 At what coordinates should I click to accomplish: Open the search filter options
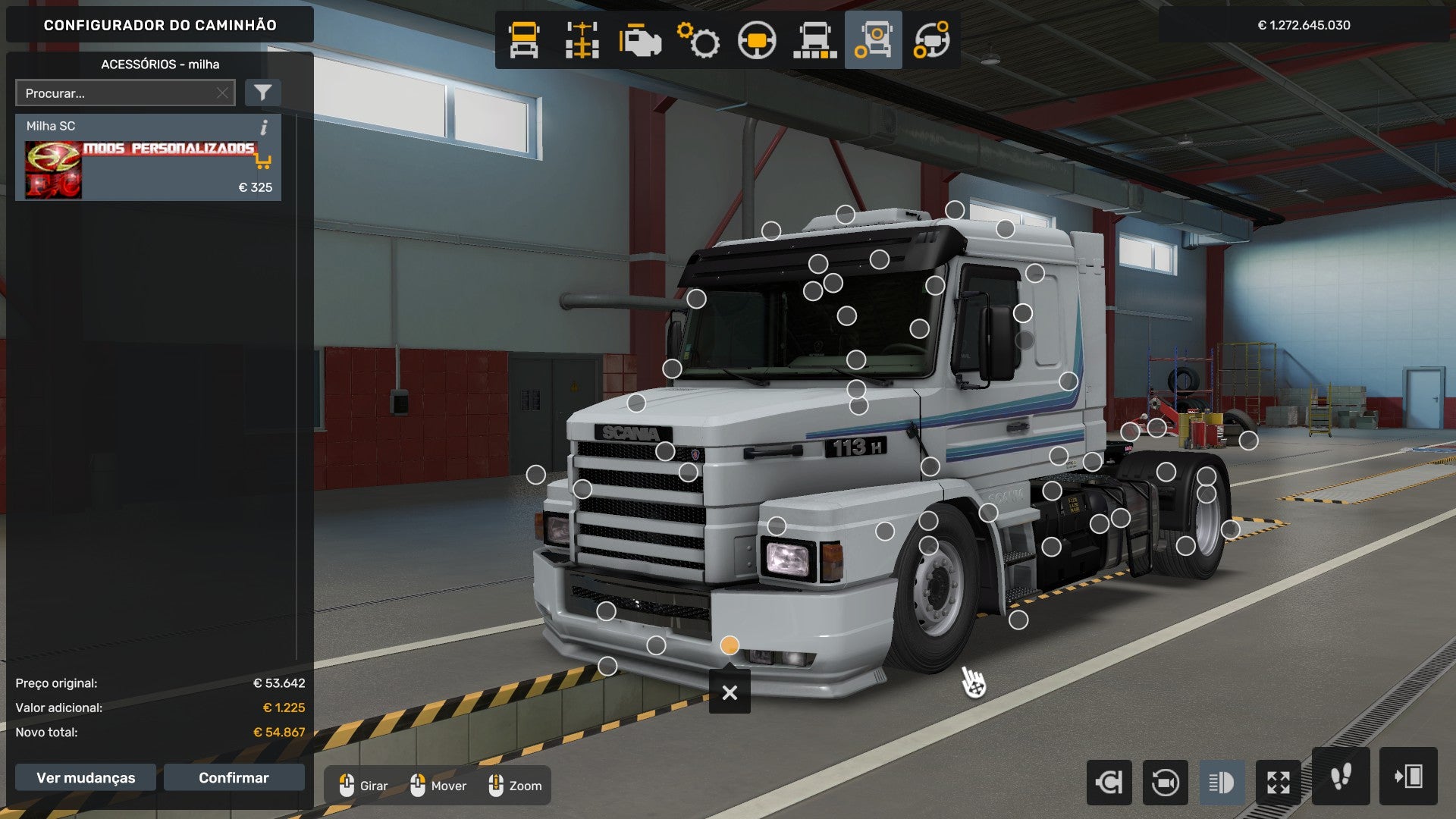pos(262,93)
